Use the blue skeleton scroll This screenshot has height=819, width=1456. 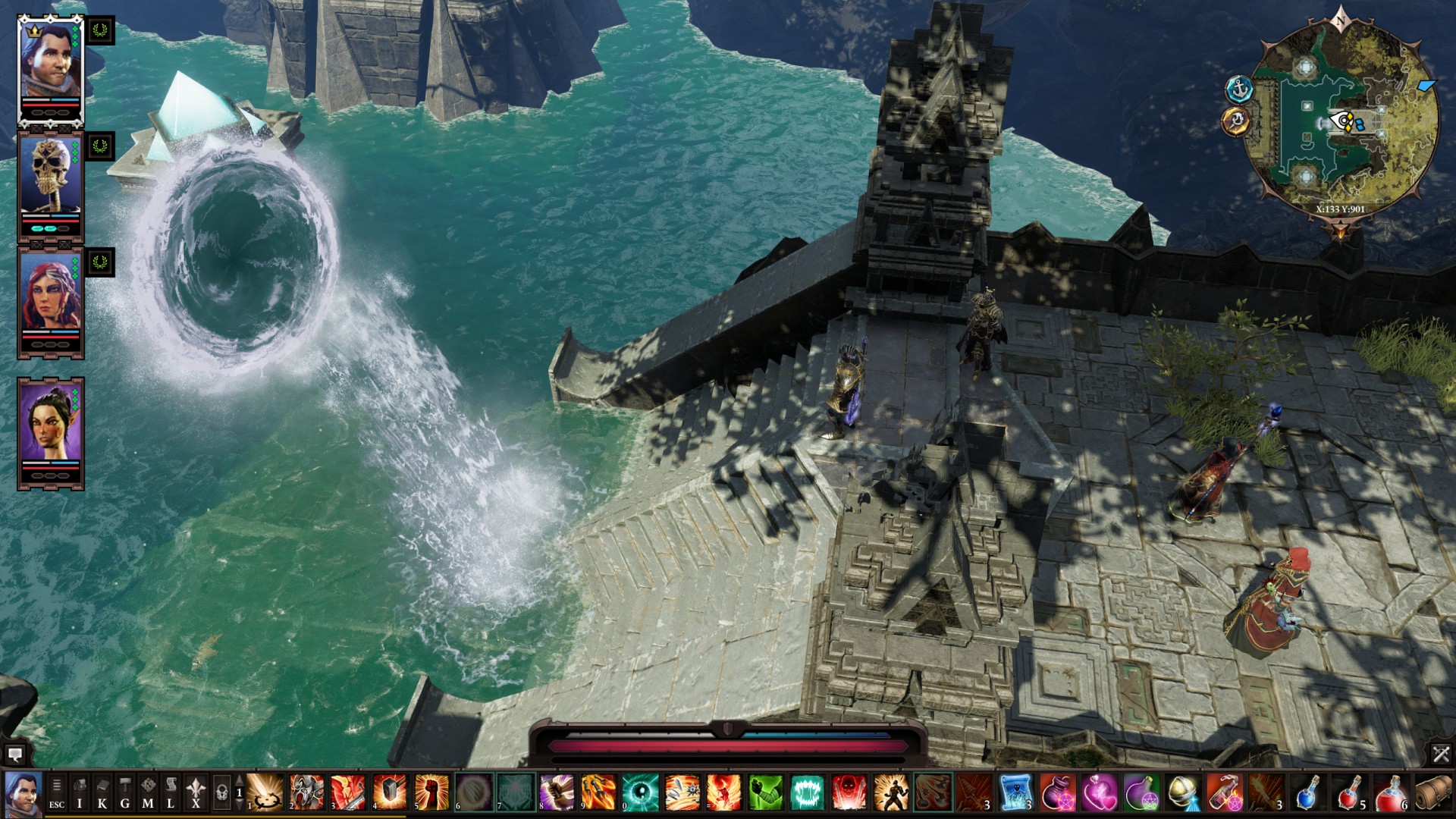coord(1015,792)
